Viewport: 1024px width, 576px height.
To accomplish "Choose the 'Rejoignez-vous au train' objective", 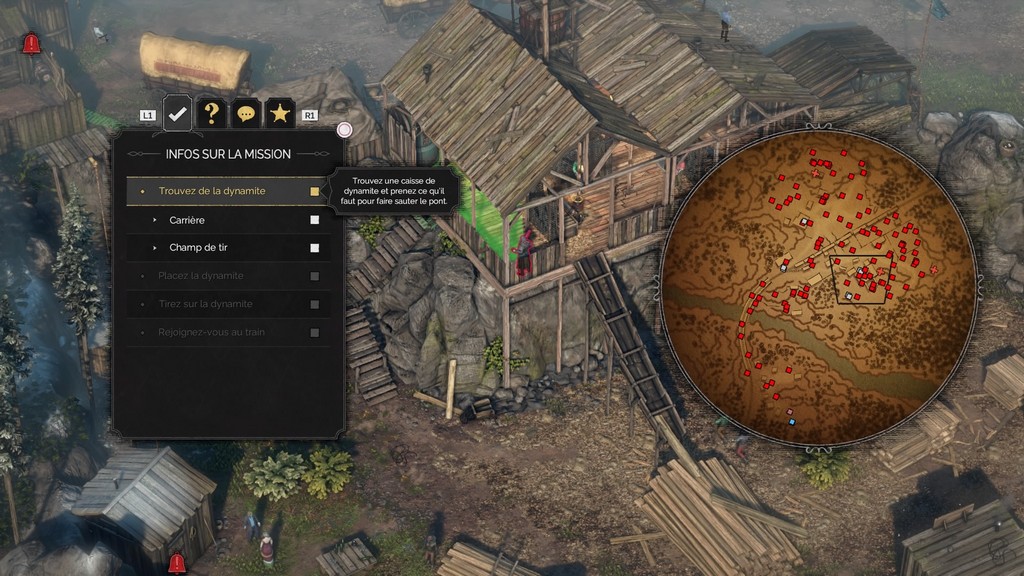I will [x=211, y=332].
